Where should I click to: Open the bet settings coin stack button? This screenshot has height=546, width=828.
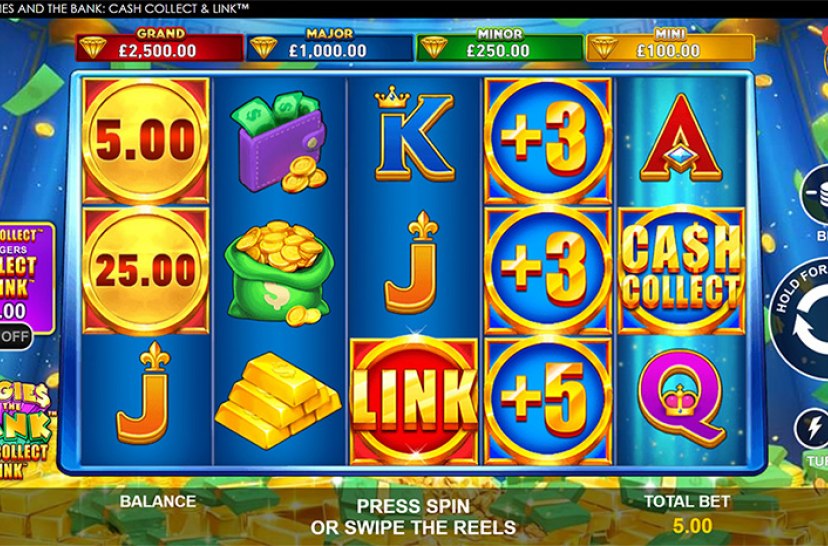[817, 194]
